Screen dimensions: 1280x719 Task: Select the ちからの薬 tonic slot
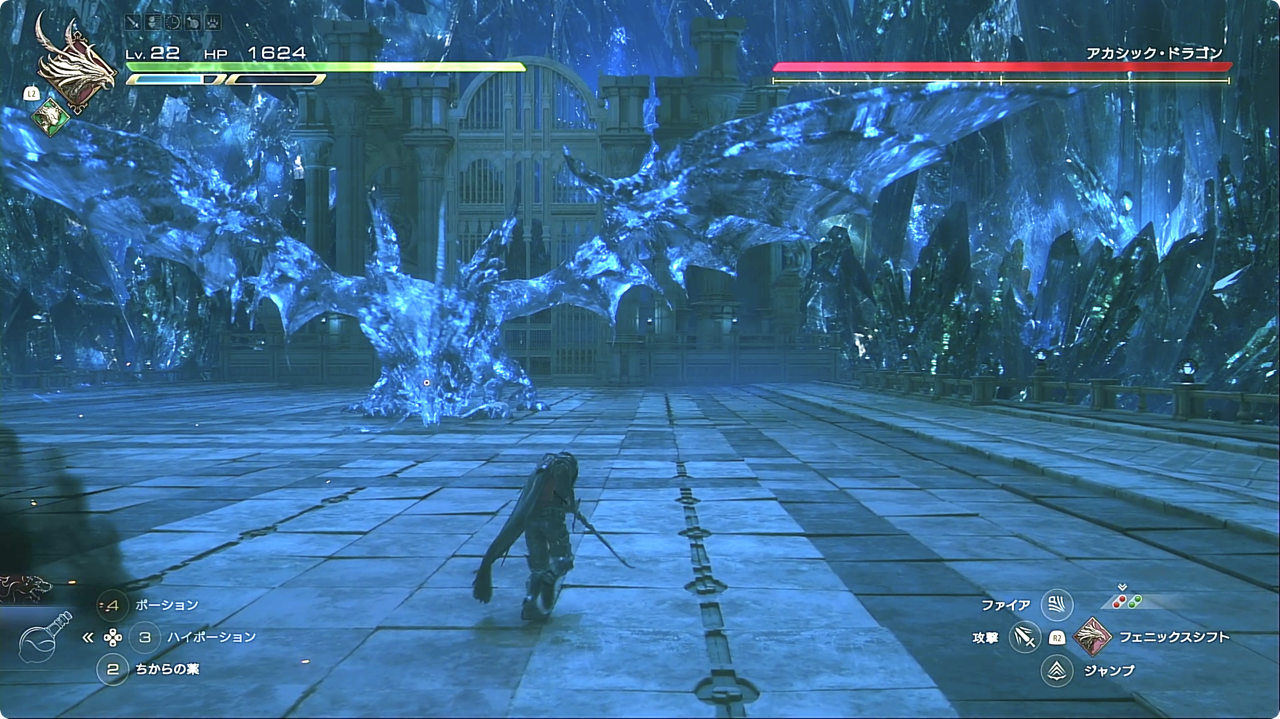point(113,669)
